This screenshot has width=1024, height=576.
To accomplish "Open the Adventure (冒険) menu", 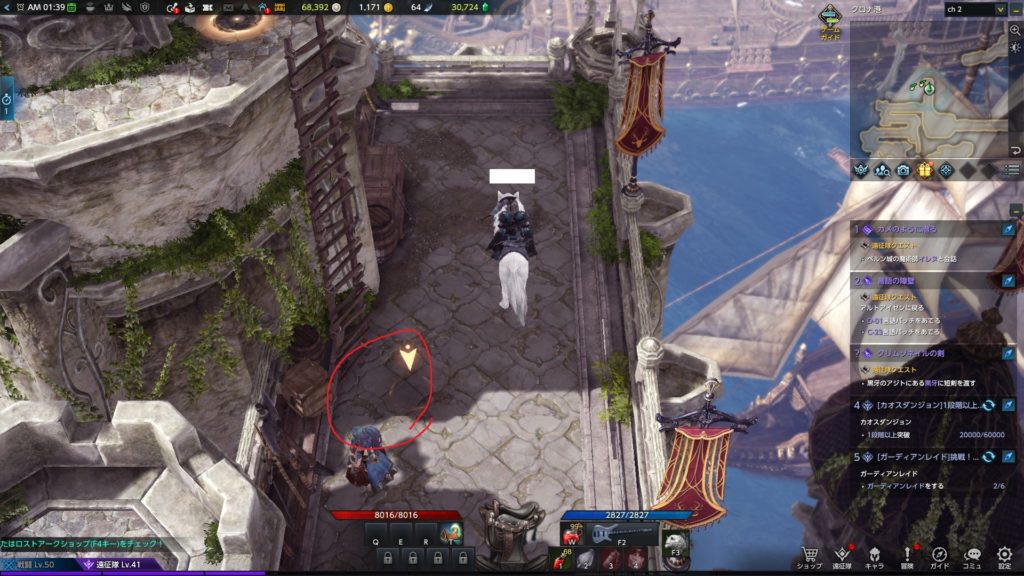I will tap(907, 555).
